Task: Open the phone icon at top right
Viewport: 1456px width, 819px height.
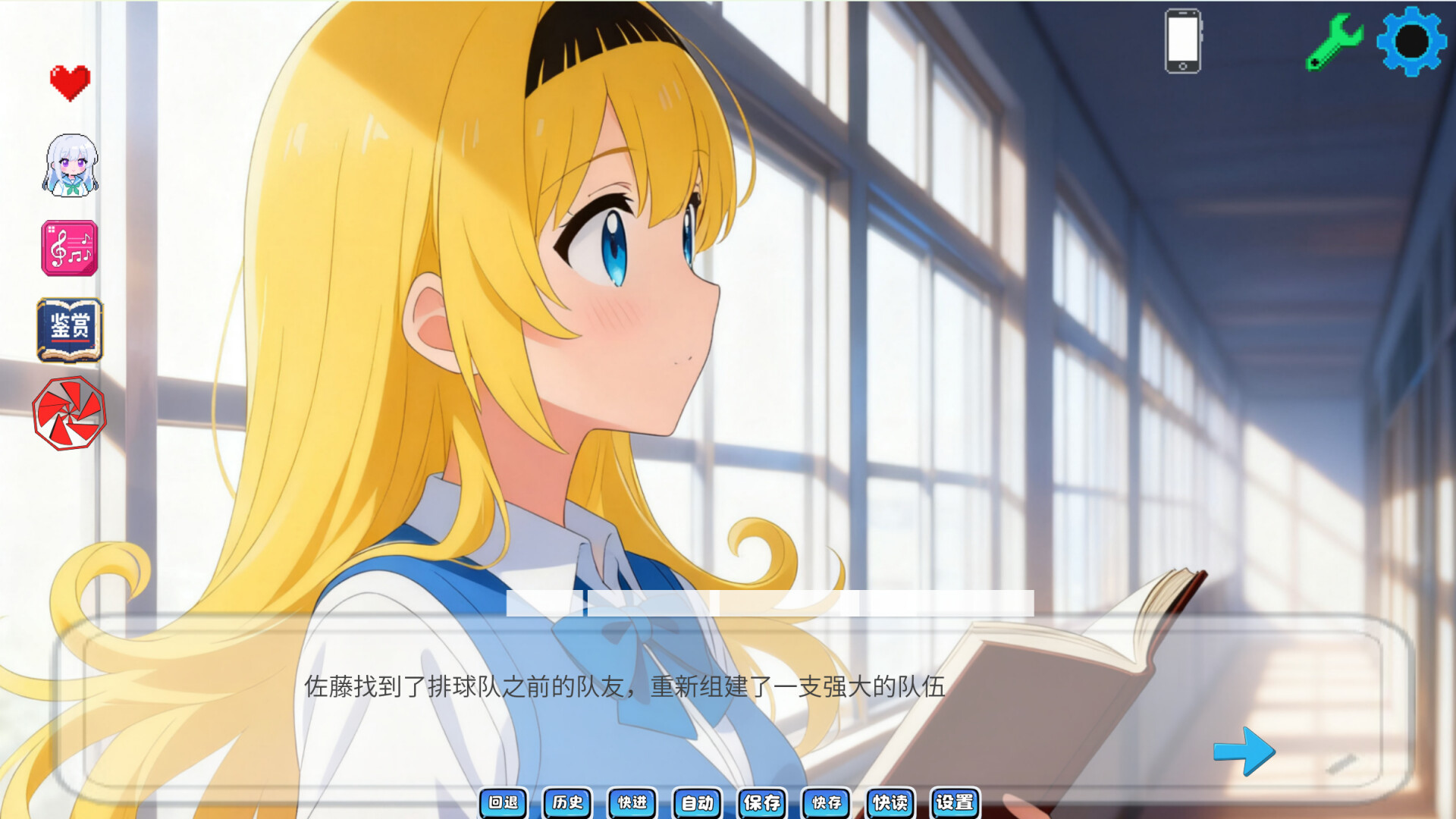Action: pyautogui.click(x=1184, y=42)
